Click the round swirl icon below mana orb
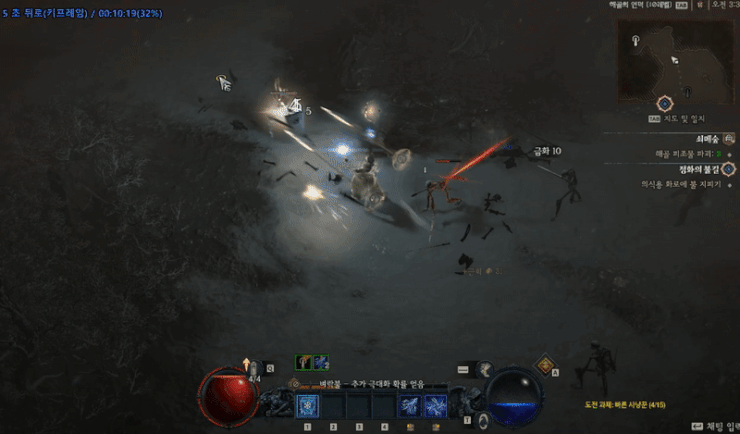Screen dimensions: 740x434 [x=483, y=419]
